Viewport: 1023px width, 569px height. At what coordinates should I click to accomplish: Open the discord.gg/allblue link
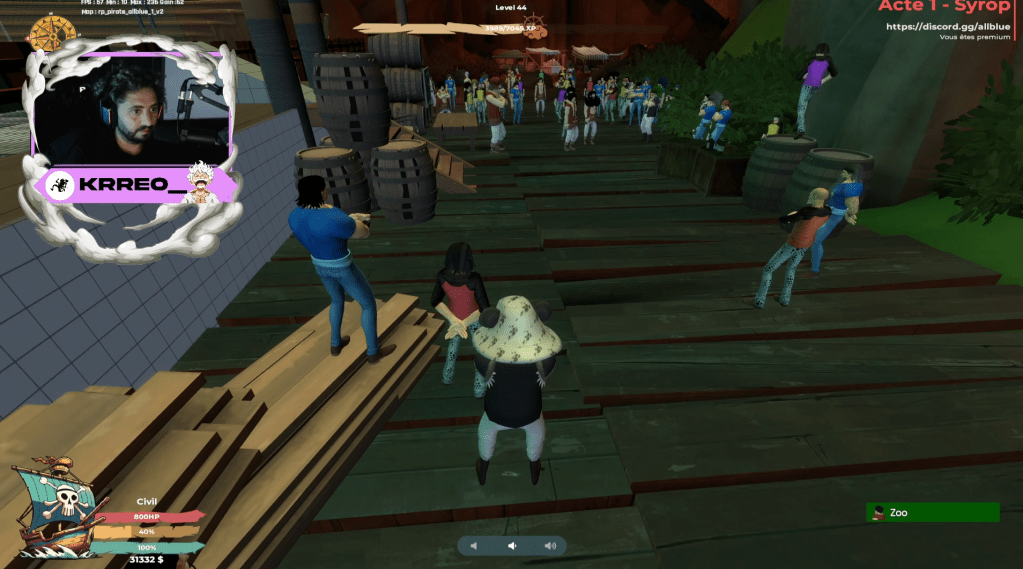point(948,26)
